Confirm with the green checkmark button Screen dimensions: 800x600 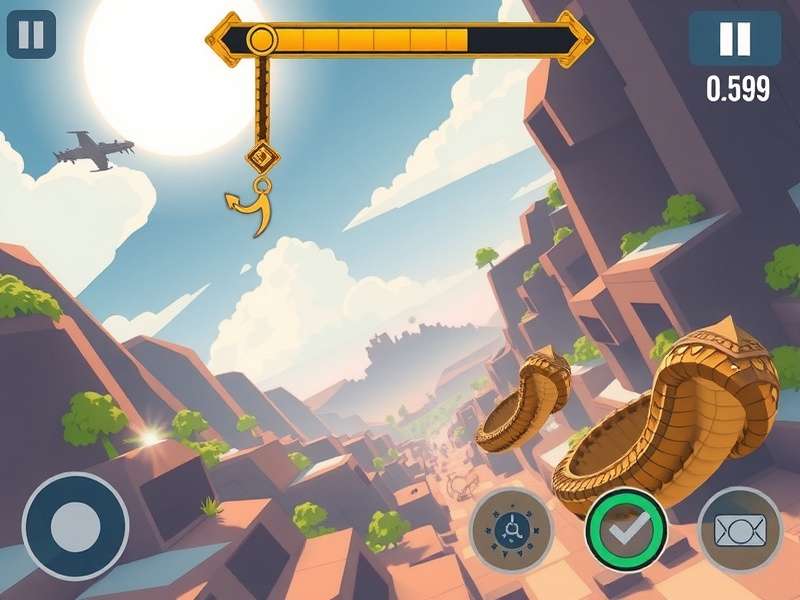[x=626, y=526]
